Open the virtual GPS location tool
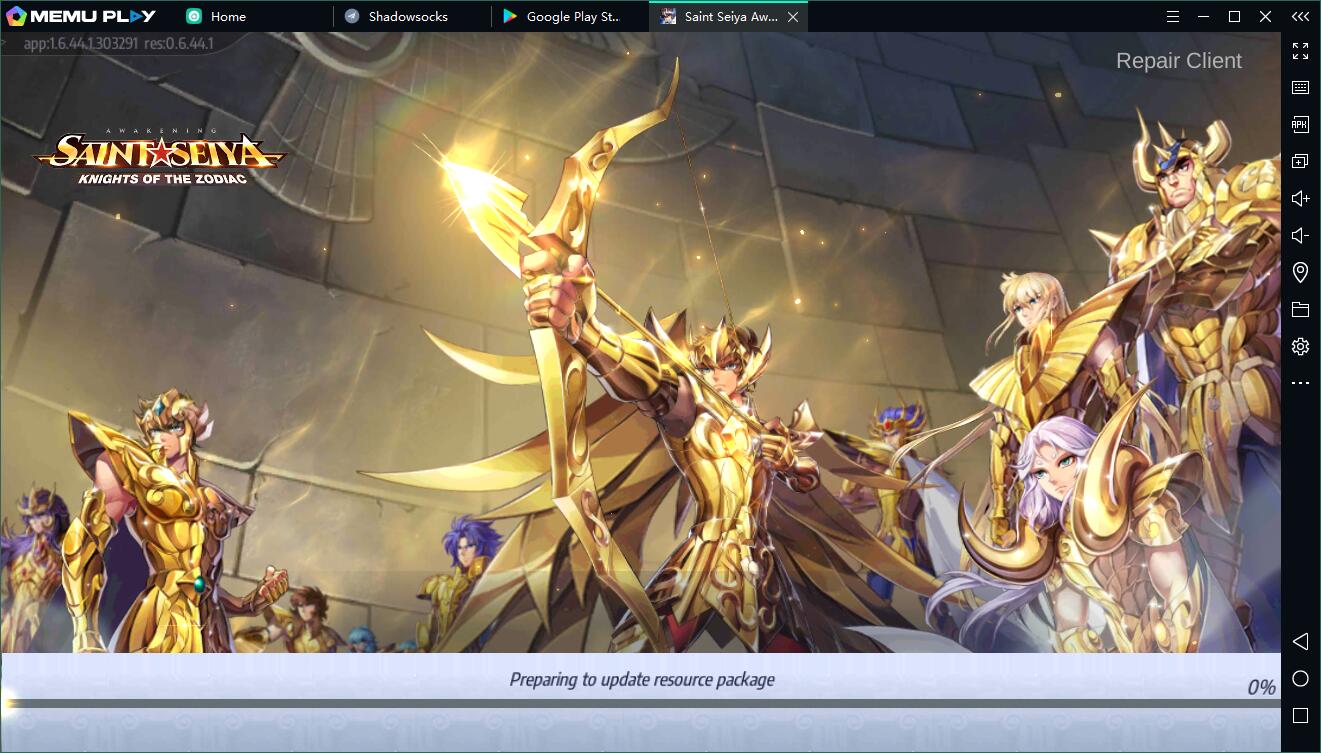 click(x=1300, y=272)
